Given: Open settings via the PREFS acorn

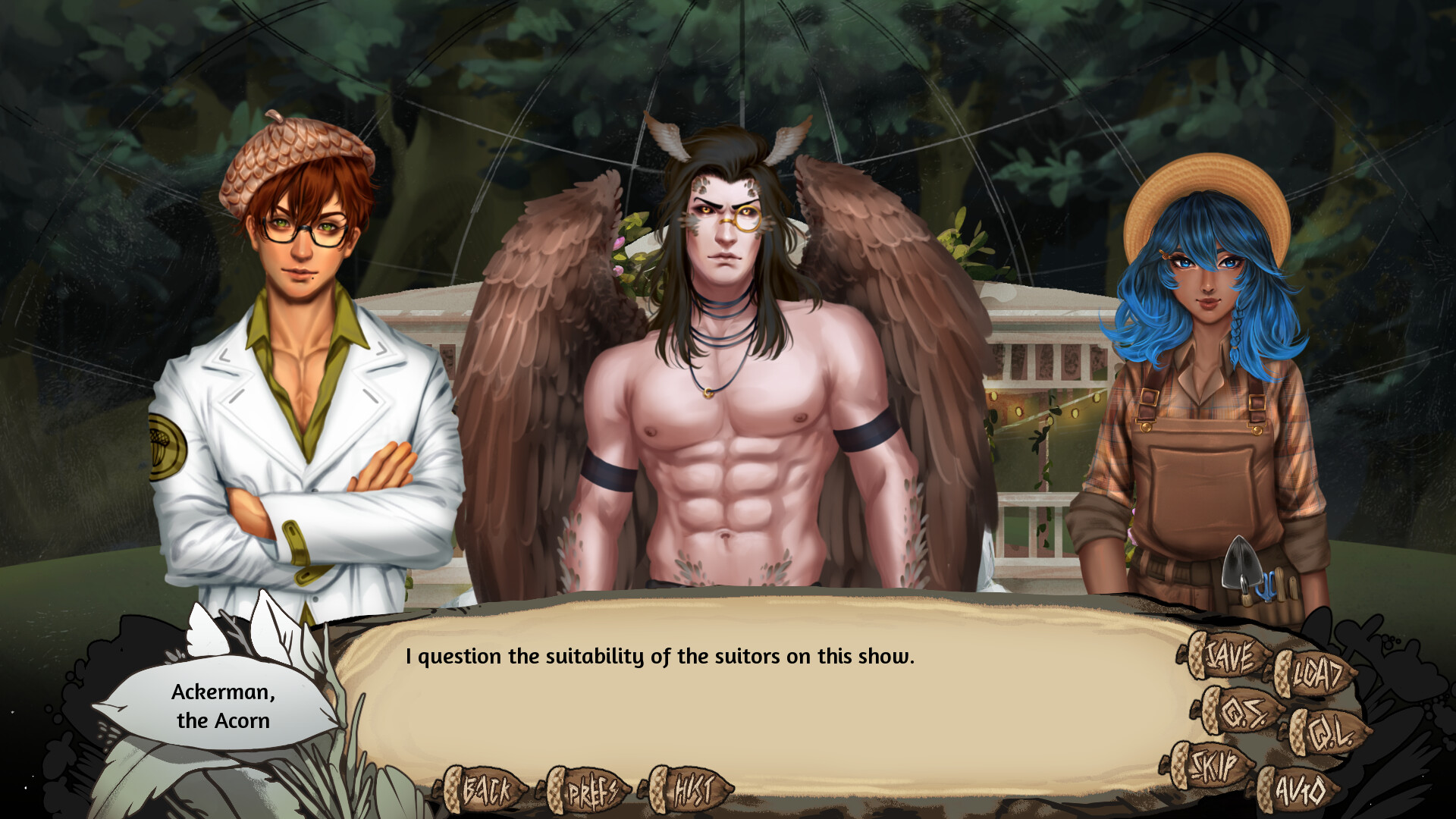Looking at the screenshot, I should coord(590,791).
